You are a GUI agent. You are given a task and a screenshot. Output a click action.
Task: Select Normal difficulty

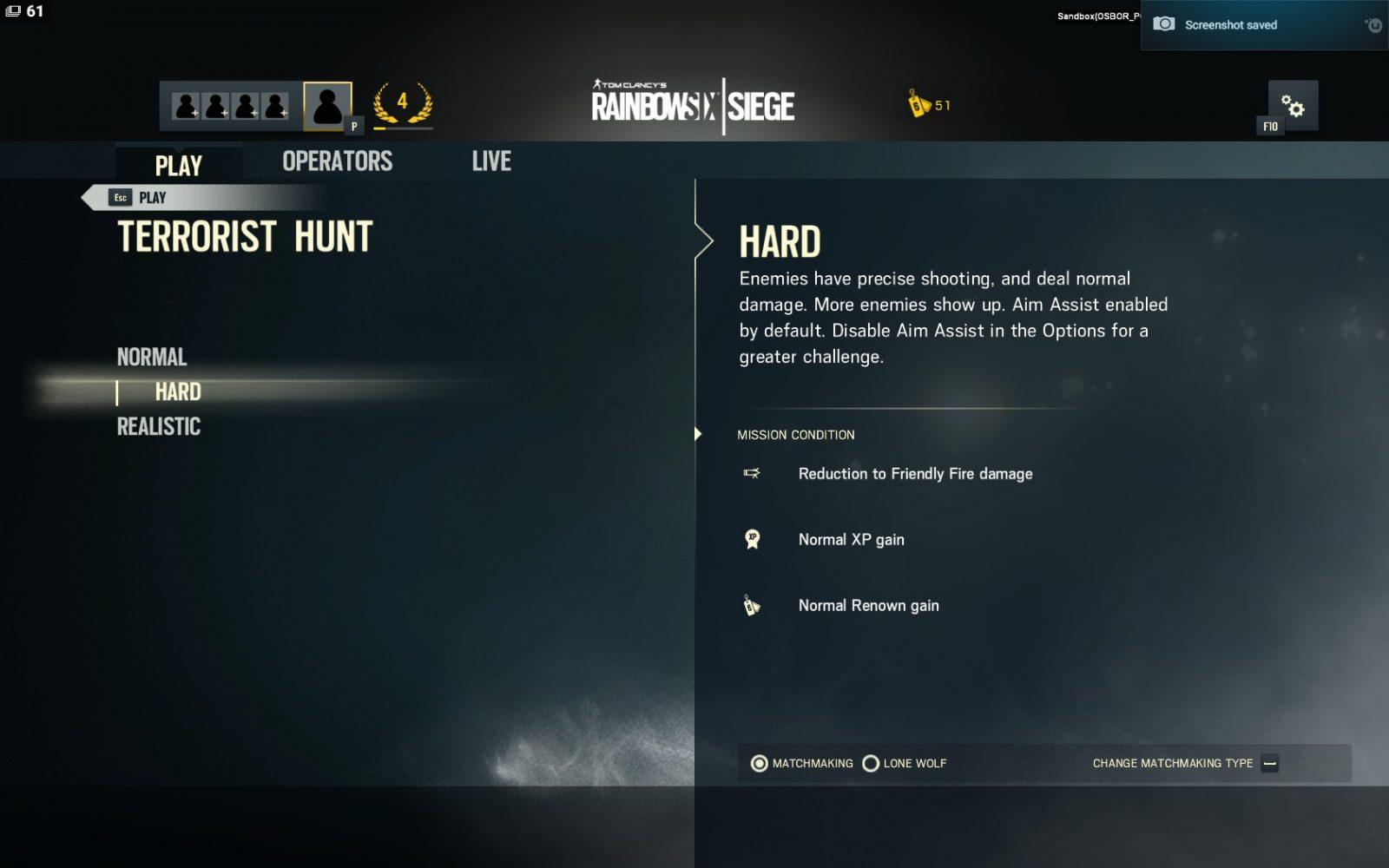click(x=152, y=357)
